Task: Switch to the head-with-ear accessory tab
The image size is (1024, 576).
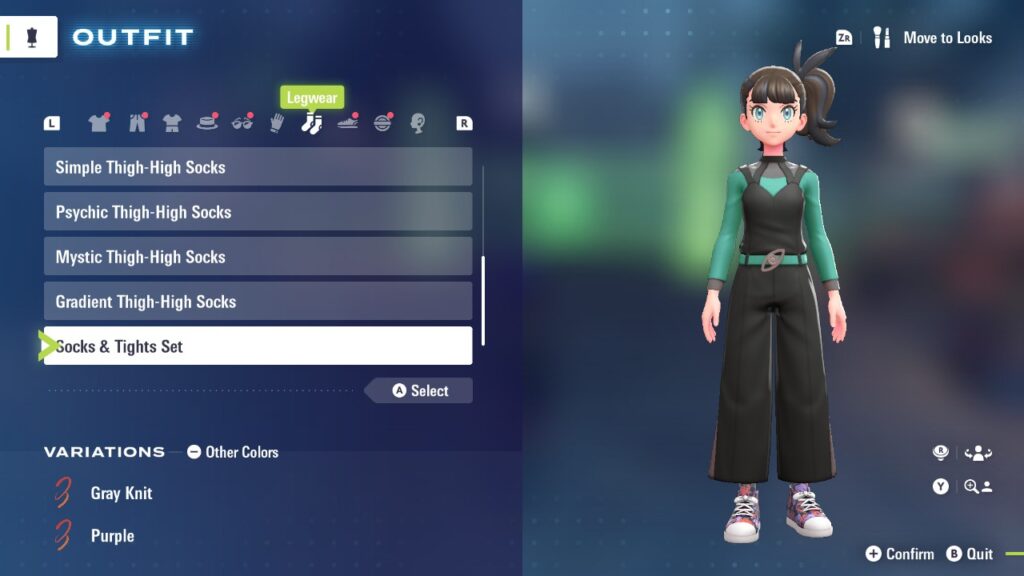Action: coord(418,123)
